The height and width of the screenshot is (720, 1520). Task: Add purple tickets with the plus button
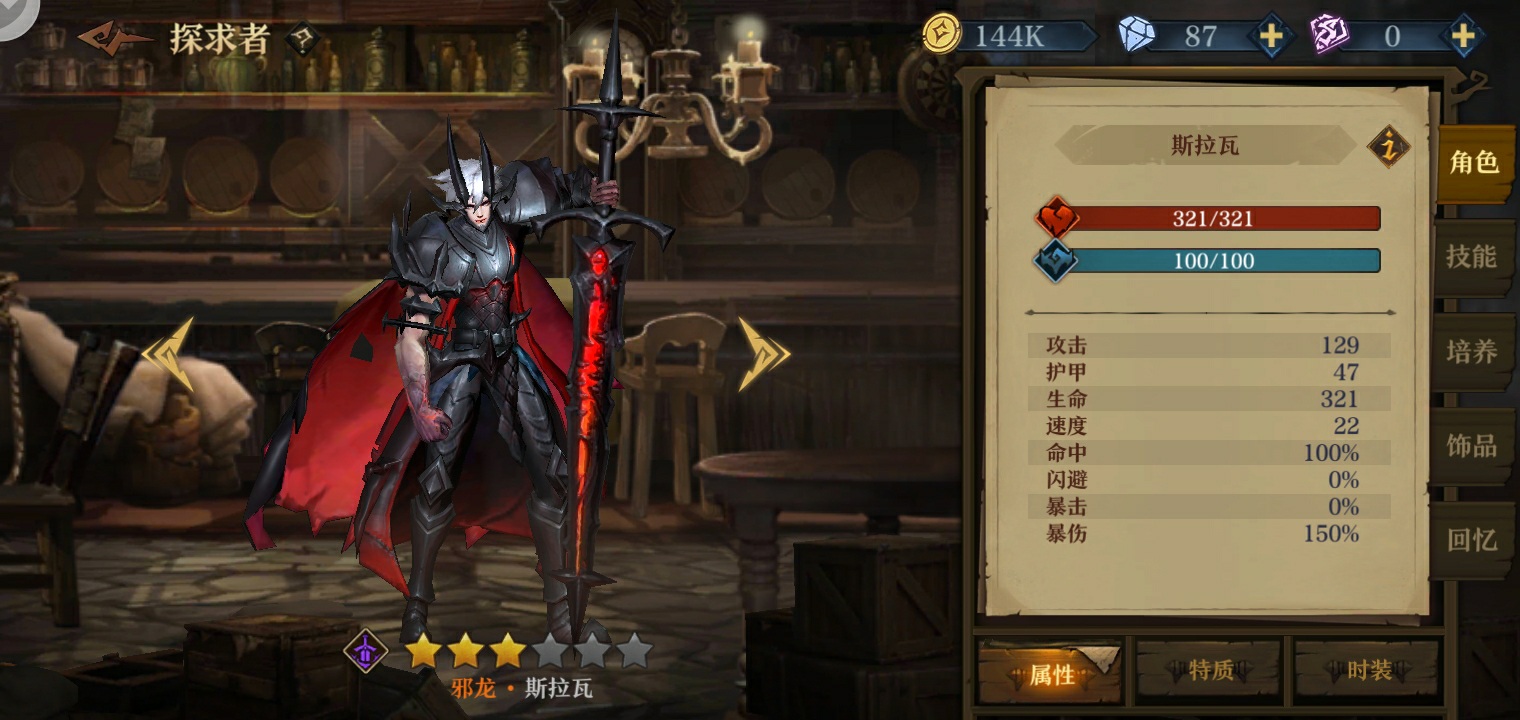[x=1462, y=37]
